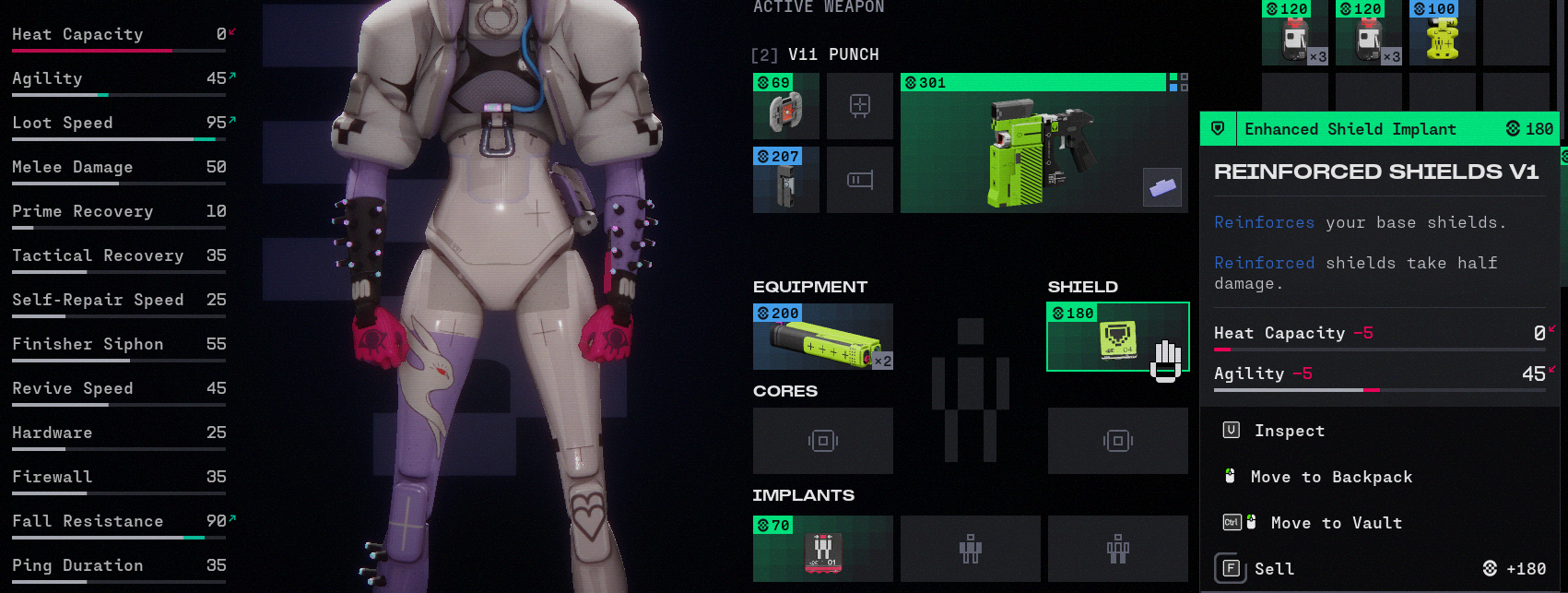
Task: Select the weapon attachment valued at 207
Action: click(x=785, y=180)
